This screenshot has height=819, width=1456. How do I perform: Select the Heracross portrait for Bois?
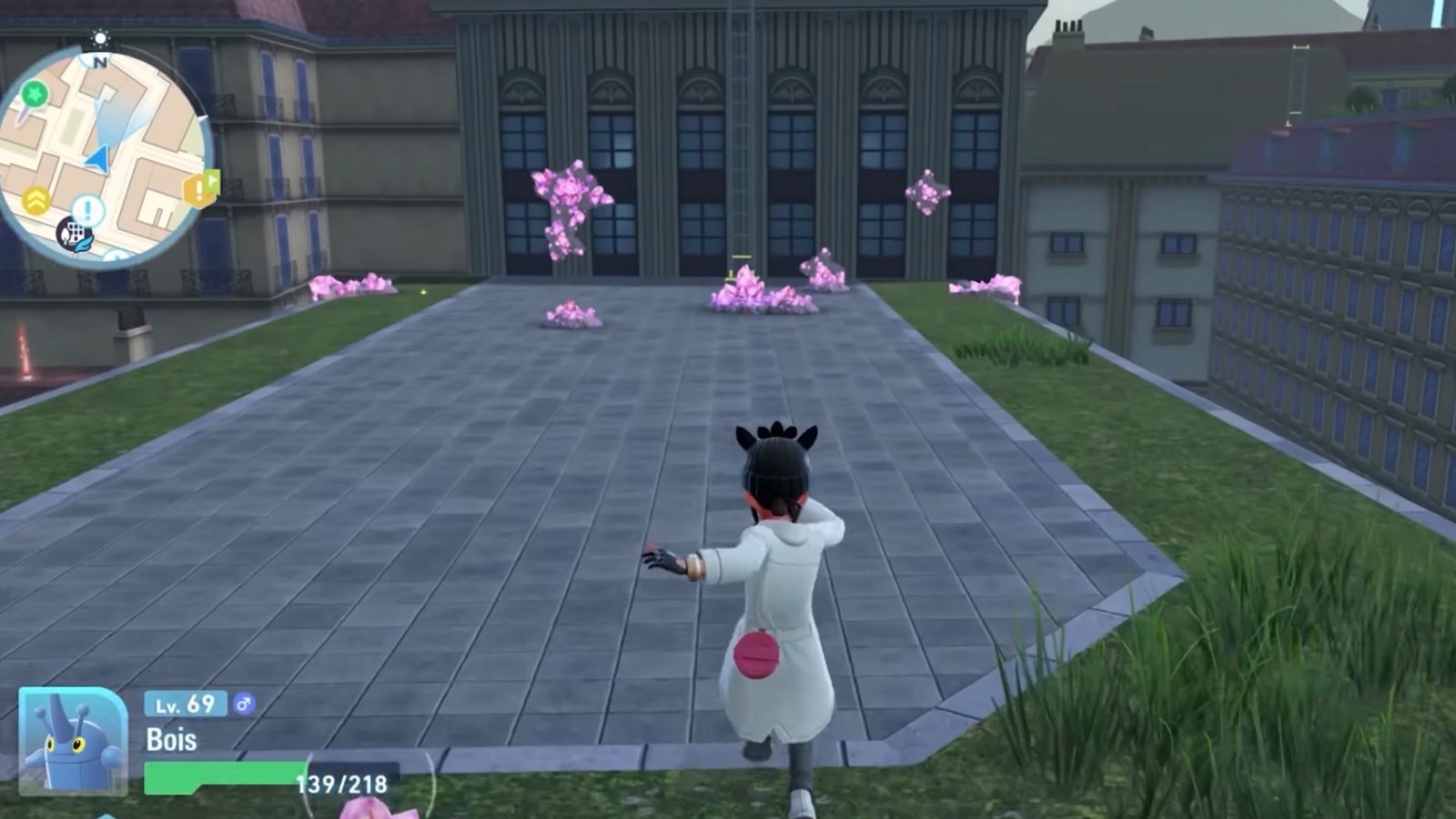[x=72, y=741]
